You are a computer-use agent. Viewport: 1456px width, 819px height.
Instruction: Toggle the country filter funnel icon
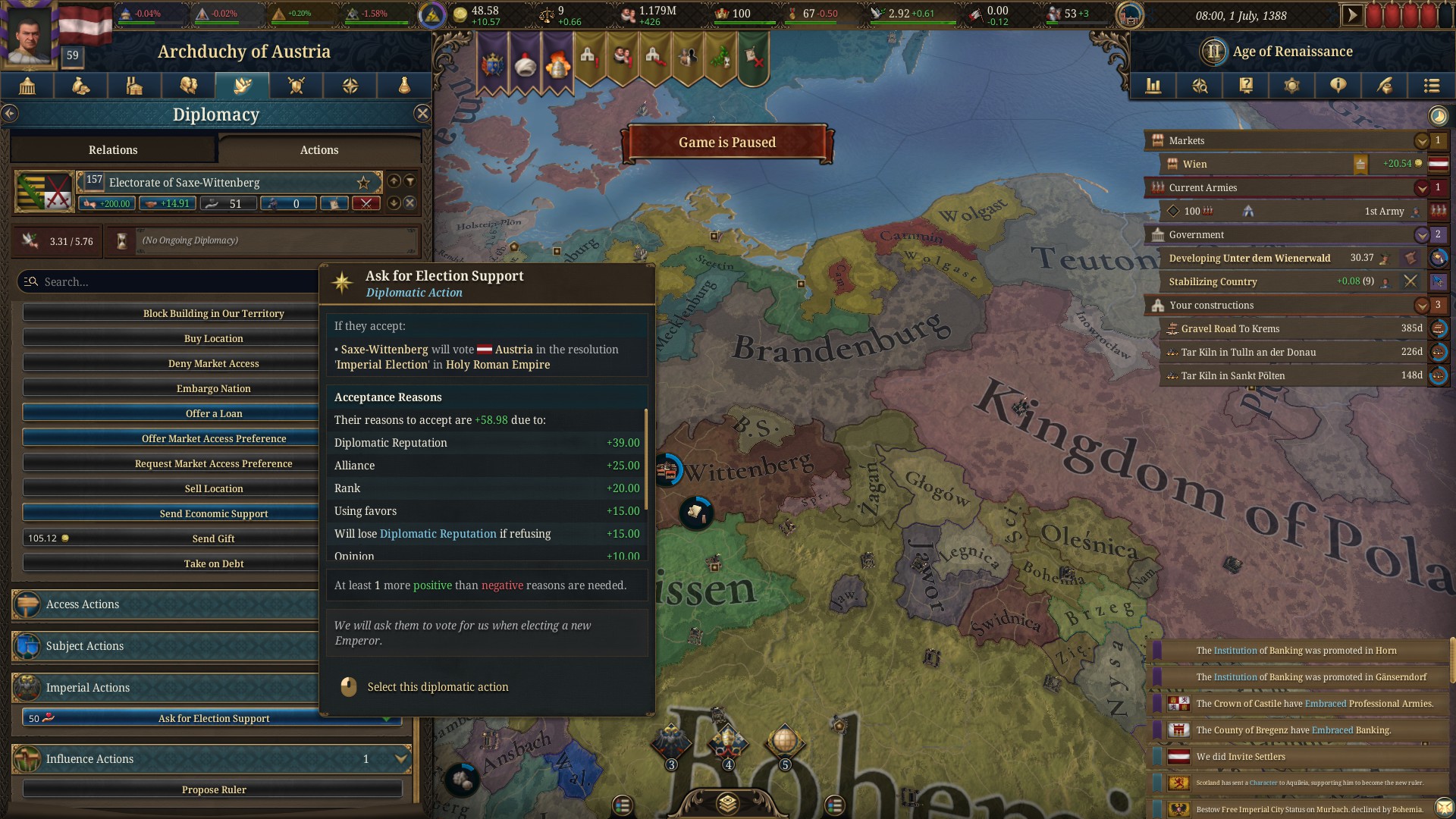(x=409, y=181)
